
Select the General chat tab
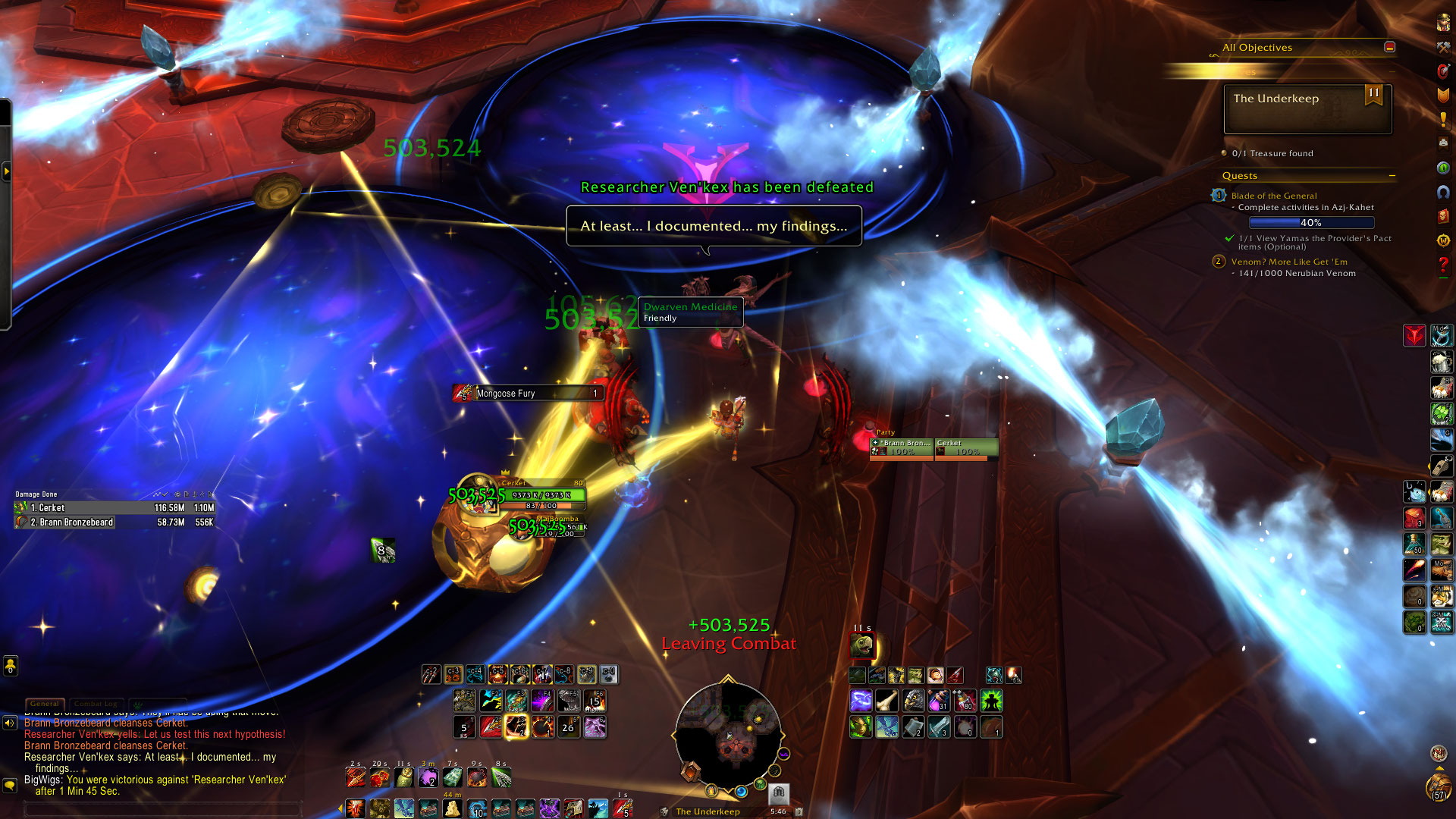click(45, 704)
